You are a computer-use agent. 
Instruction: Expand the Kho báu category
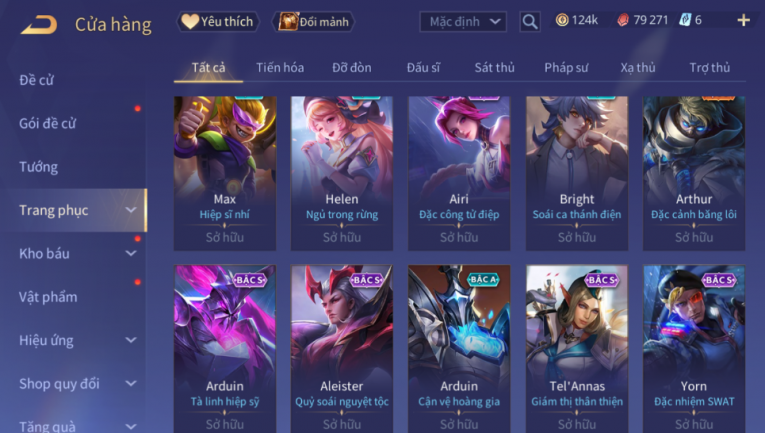pos(75,253)
